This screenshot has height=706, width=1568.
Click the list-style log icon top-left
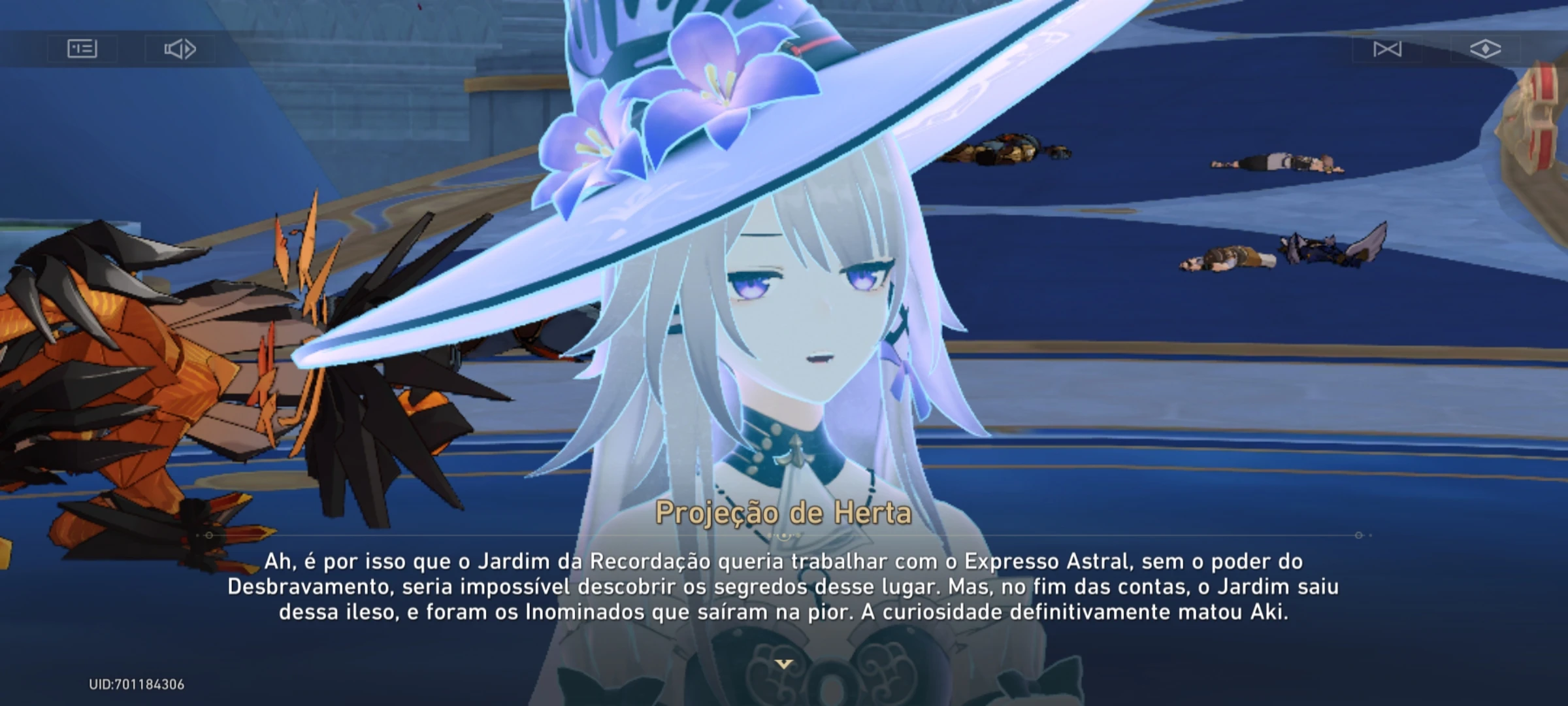[83, 48]
